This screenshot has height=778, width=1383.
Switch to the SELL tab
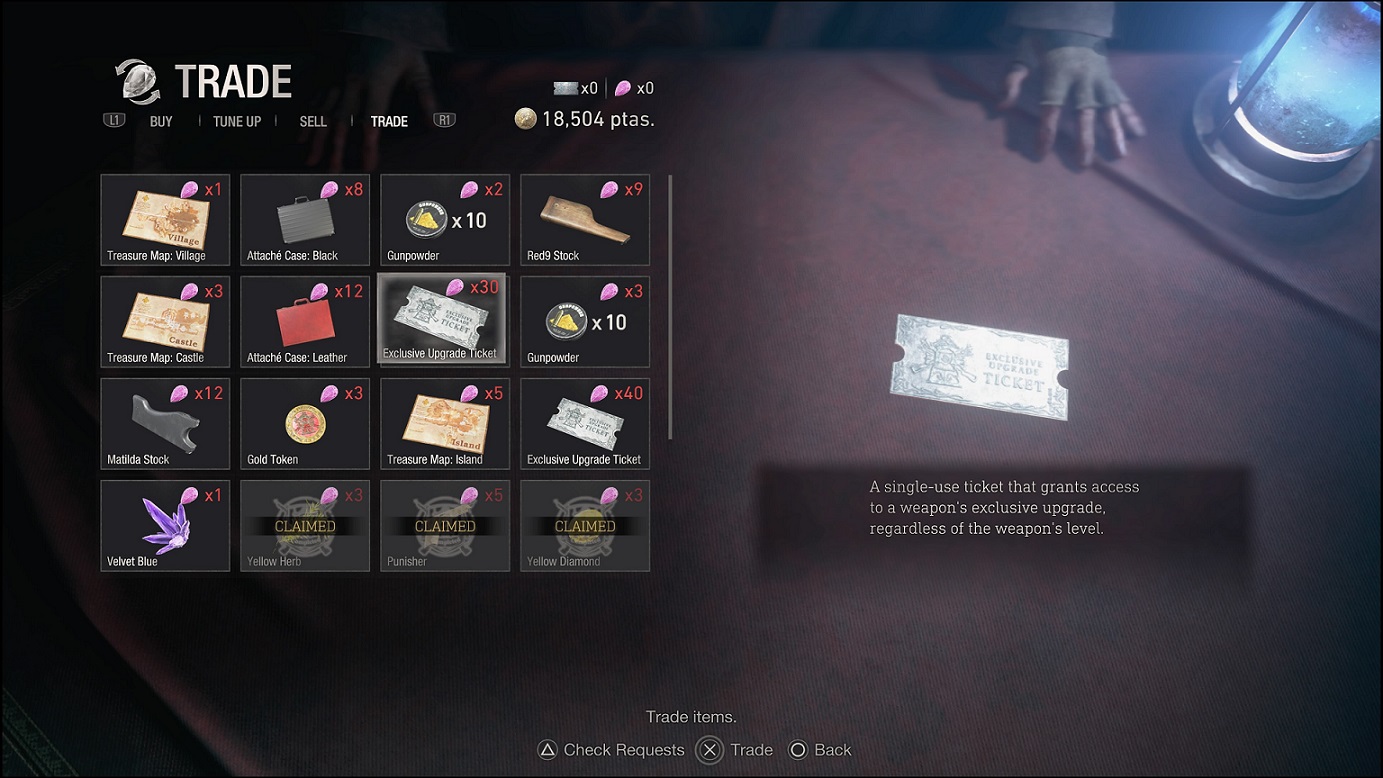click(x=312, y=121)
